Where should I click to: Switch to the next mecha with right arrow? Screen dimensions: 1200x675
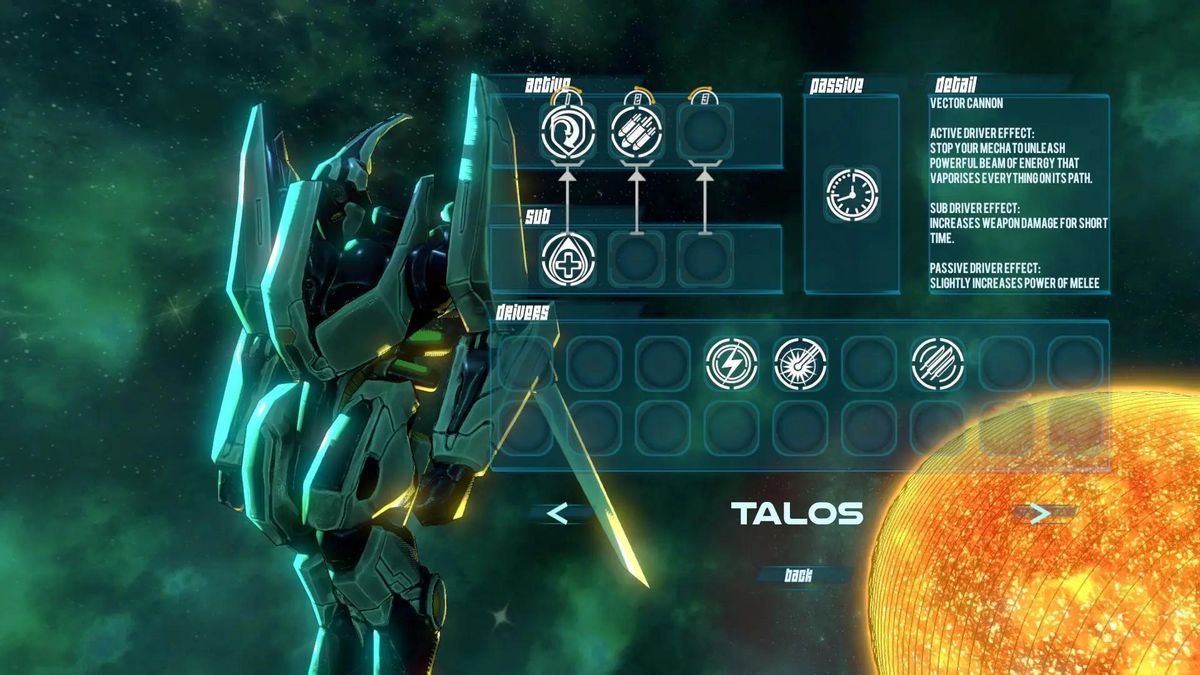pos(1041,513)
